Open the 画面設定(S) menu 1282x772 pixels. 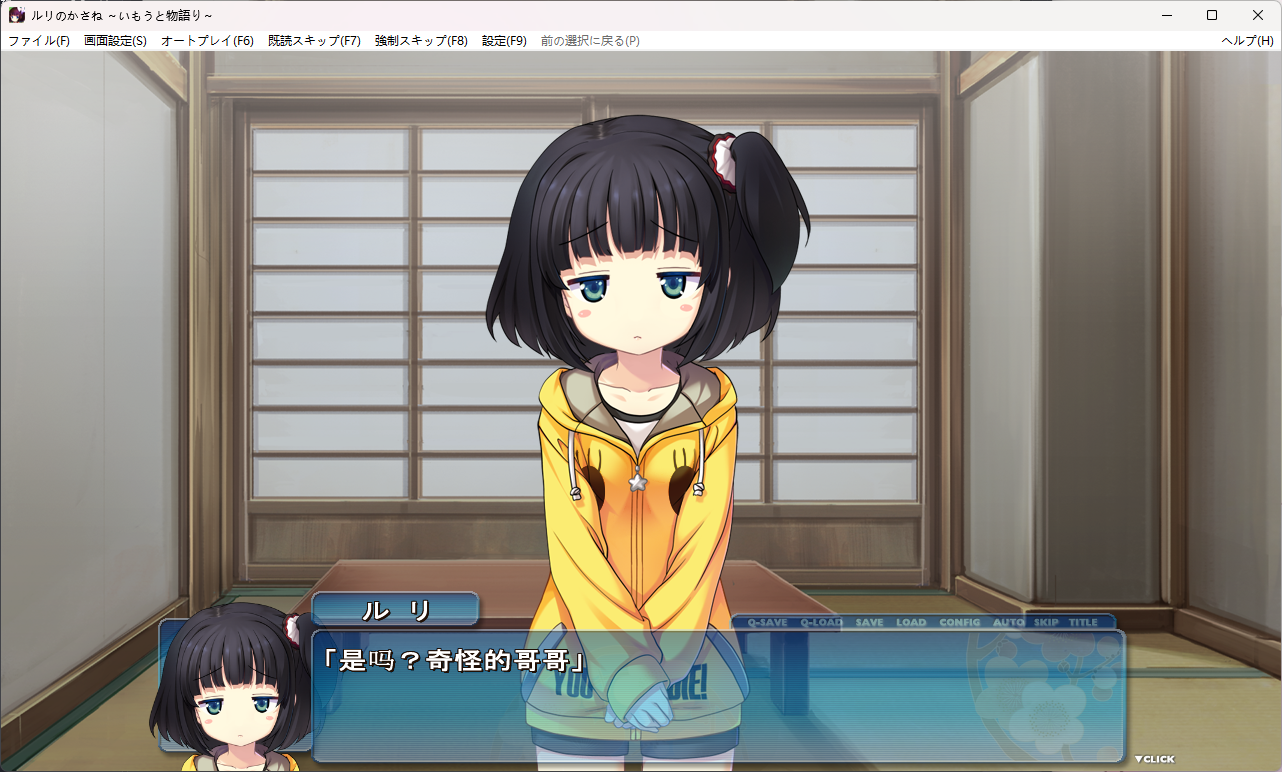point(115,41)
